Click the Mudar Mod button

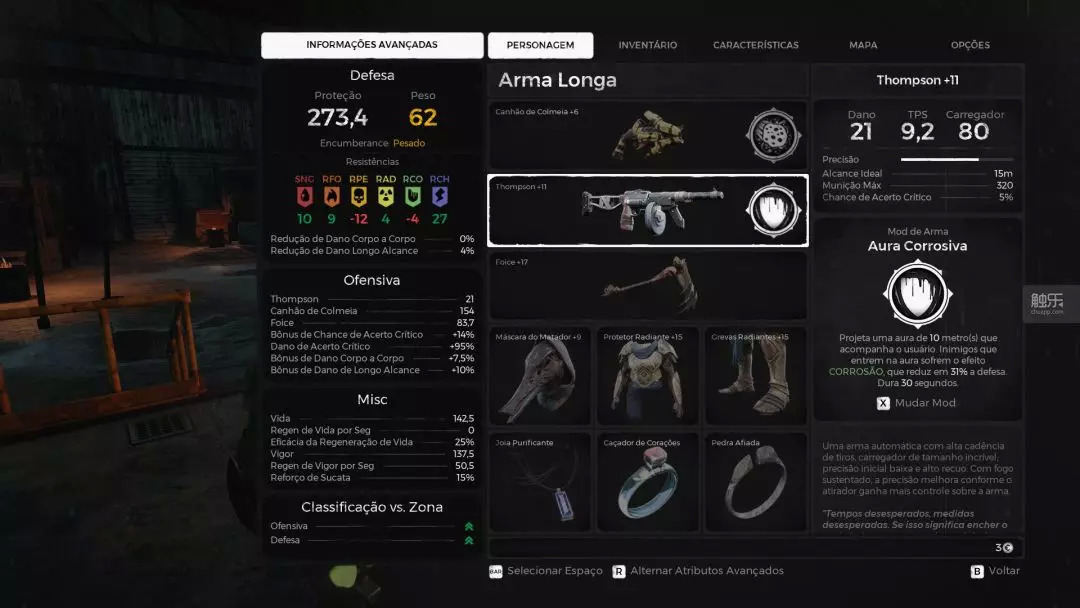[x=917, y=403]
